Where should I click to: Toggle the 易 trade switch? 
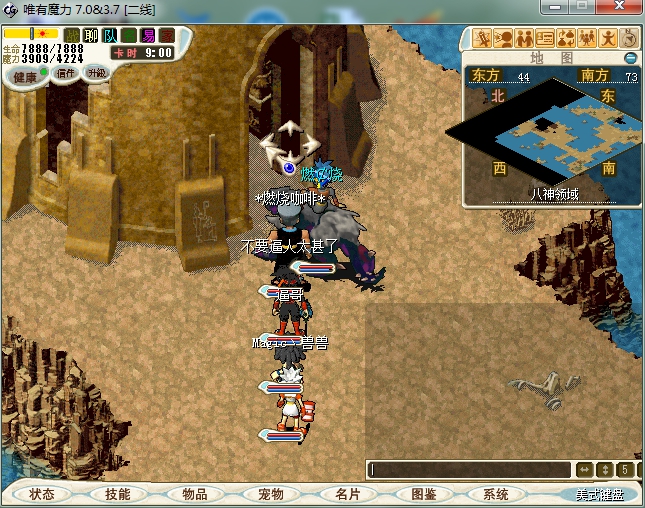point(148,36)
